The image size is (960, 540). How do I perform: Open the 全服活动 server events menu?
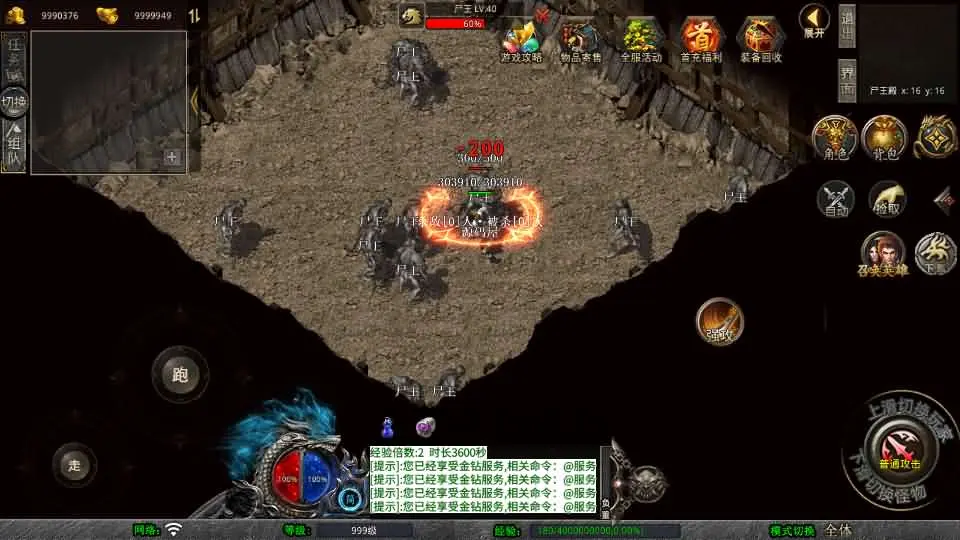click(641, 40)
